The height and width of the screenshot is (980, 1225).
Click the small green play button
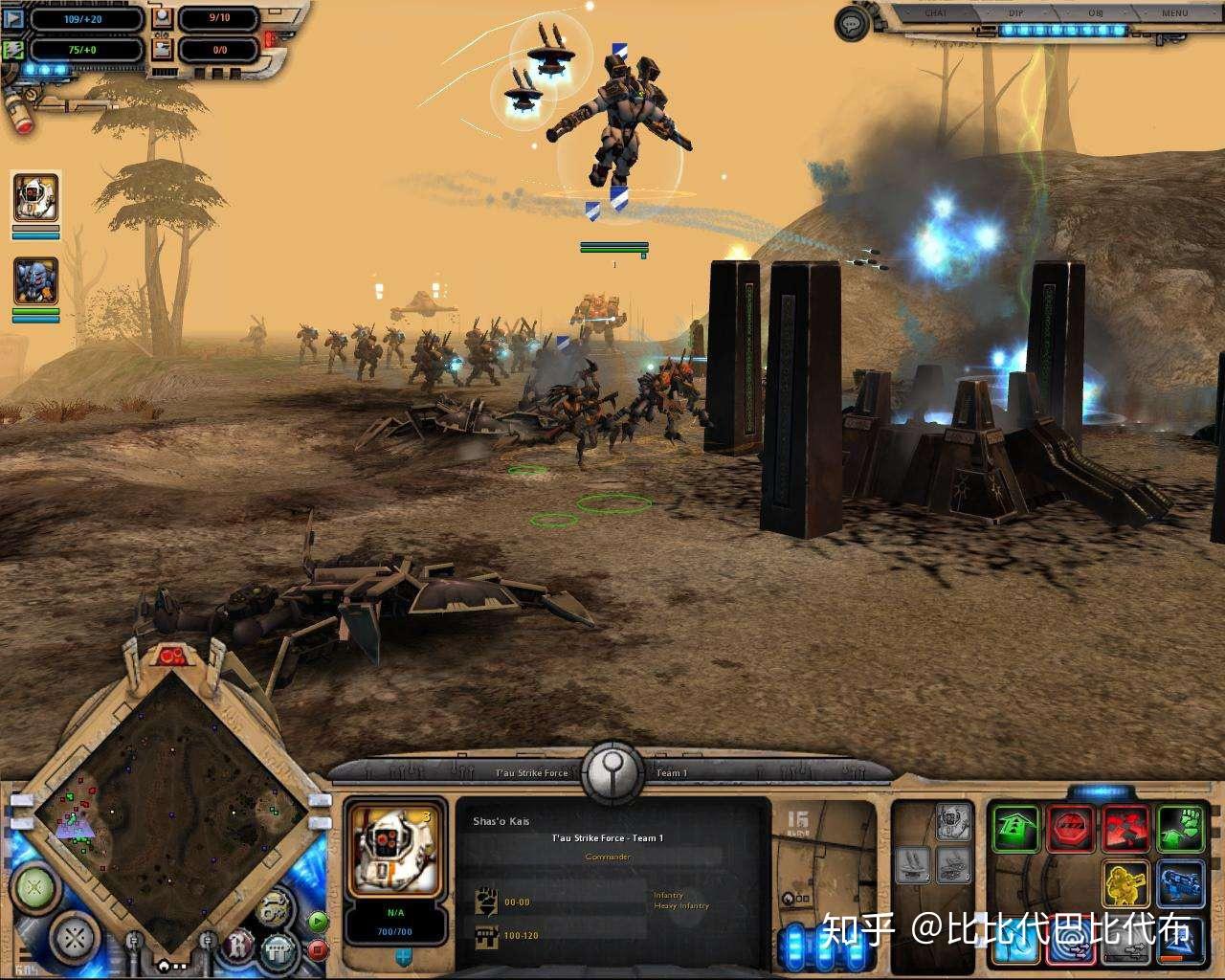pos(318,922)
